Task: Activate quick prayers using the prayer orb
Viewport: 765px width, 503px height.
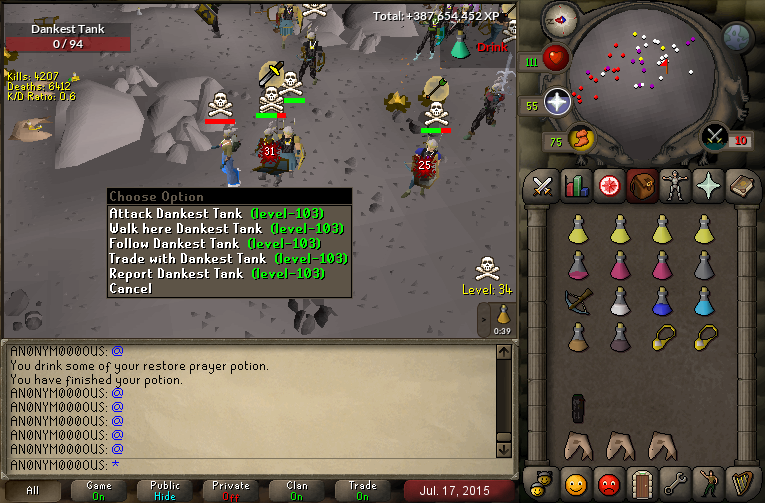Action: (x=557, y=101)
